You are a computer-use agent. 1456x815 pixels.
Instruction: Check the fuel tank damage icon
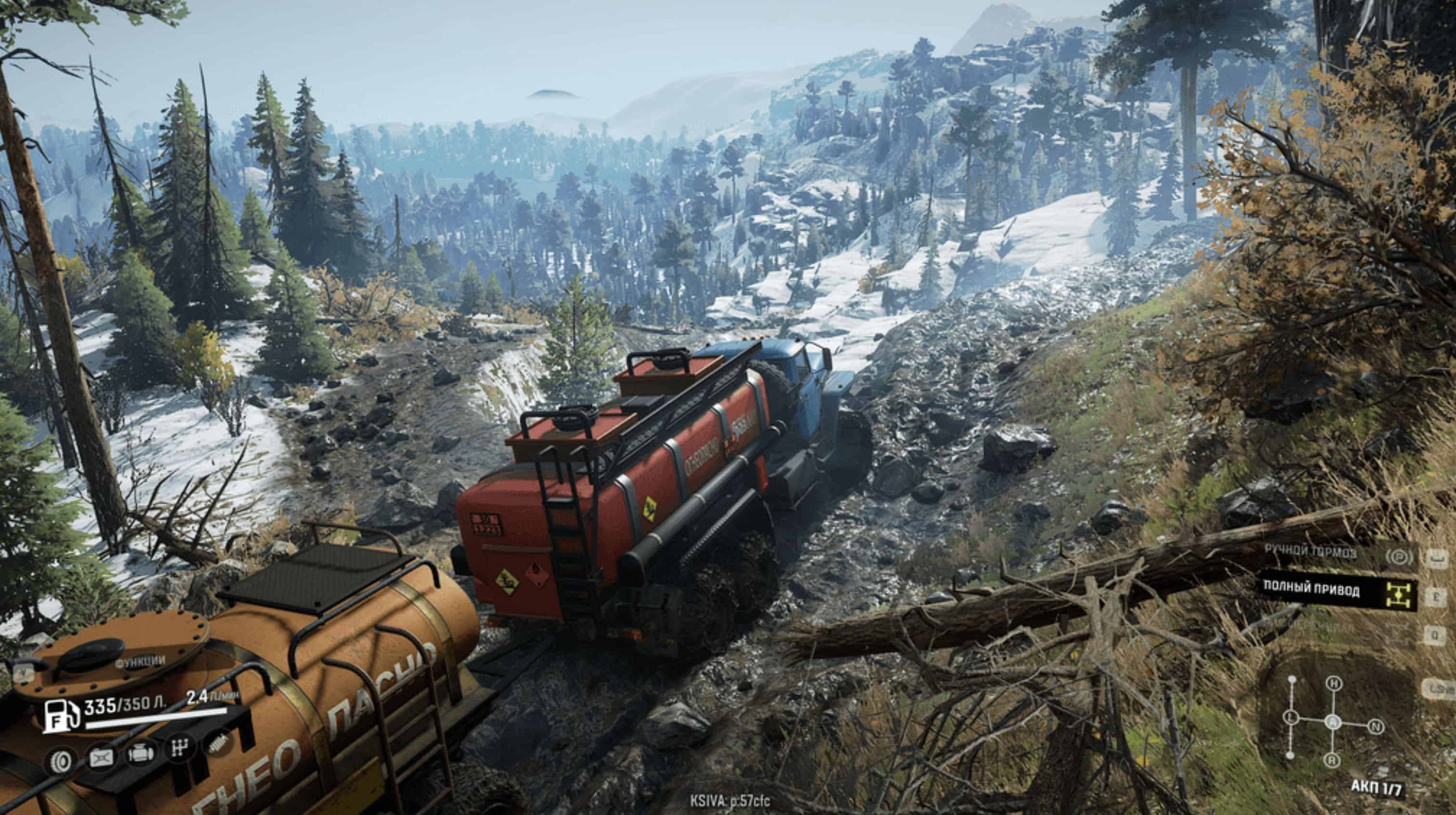101,758
